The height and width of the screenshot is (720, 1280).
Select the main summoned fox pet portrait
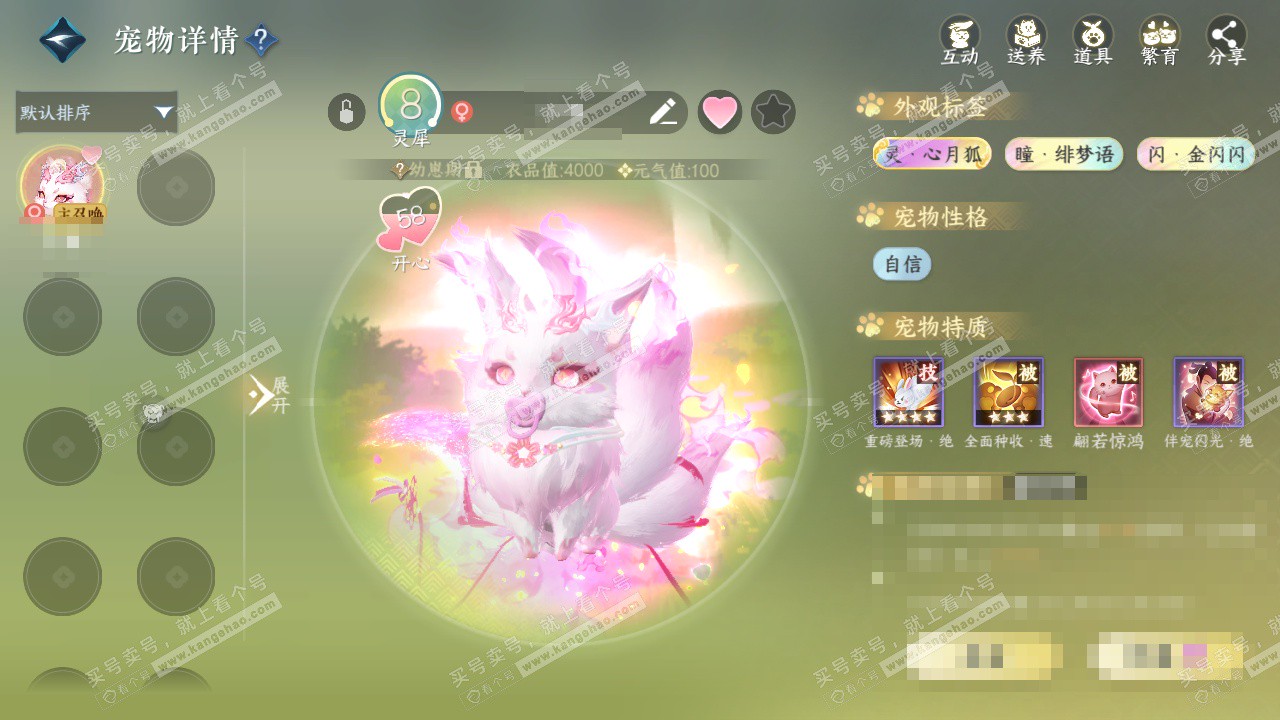(x=62, y=185)
